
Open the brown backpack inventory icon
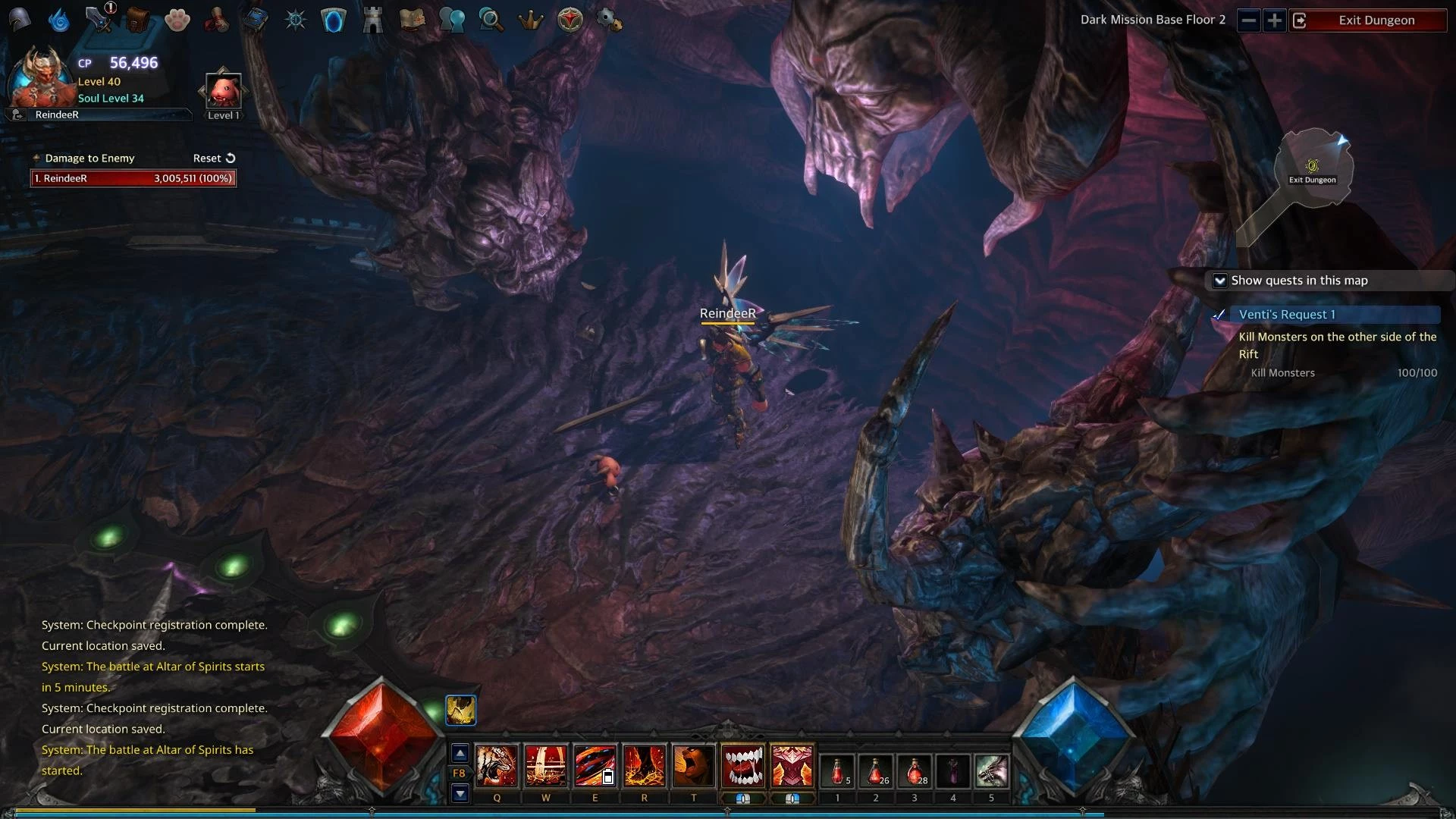(137, 20)
